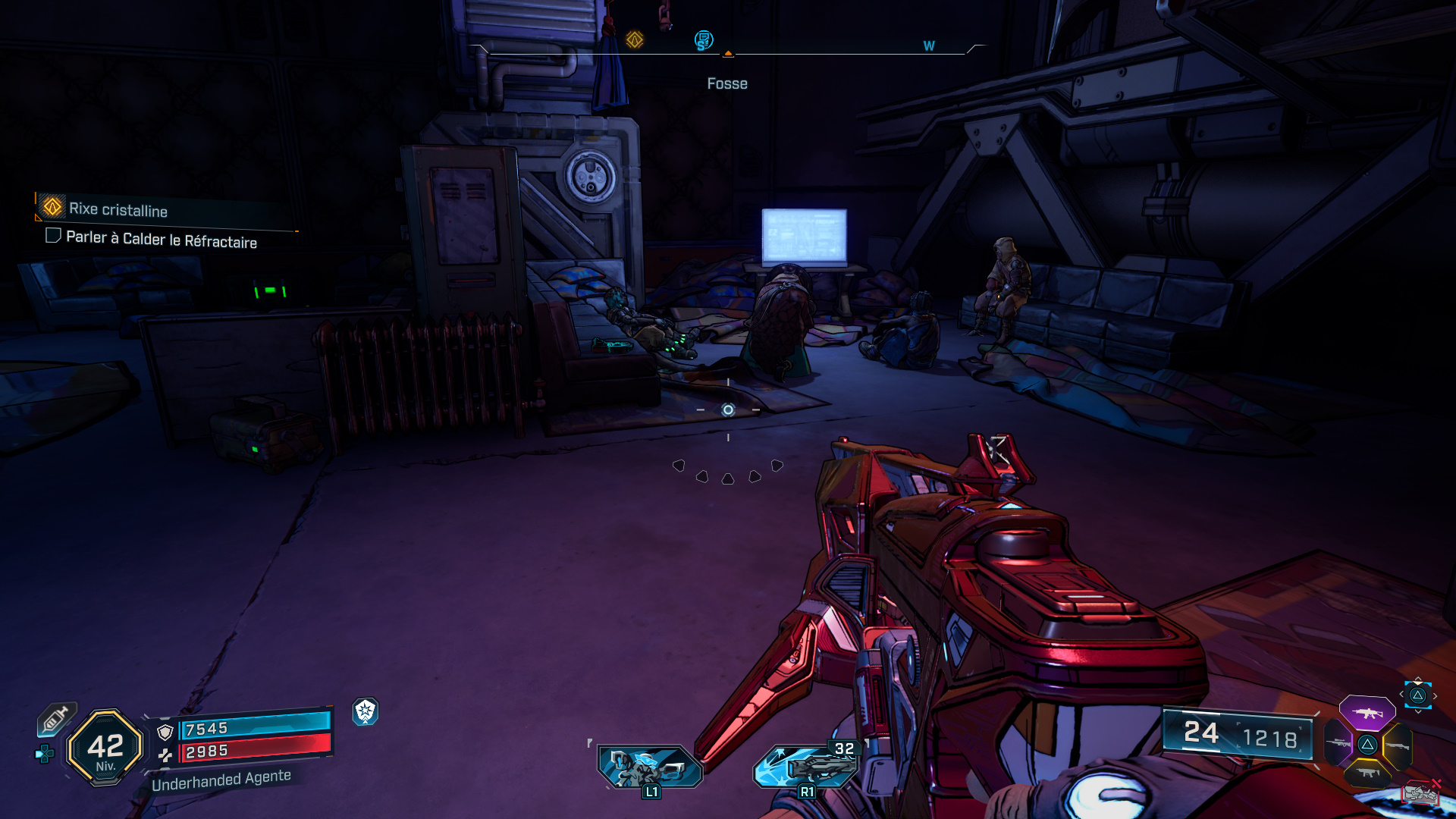Click the right arrow beside the swap prompt
1456x819 pixels.
[x=1436, y=695]
